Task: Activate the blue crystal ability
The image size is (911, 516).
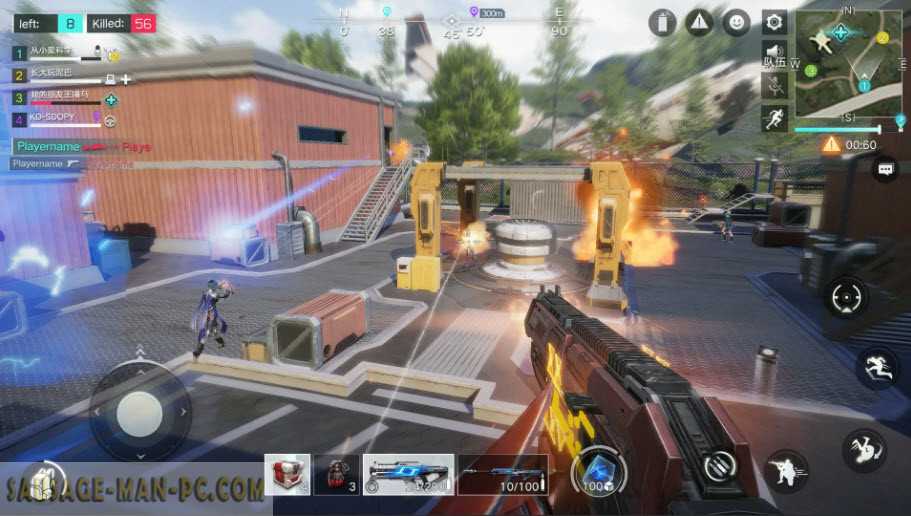Action: (598, 471)
